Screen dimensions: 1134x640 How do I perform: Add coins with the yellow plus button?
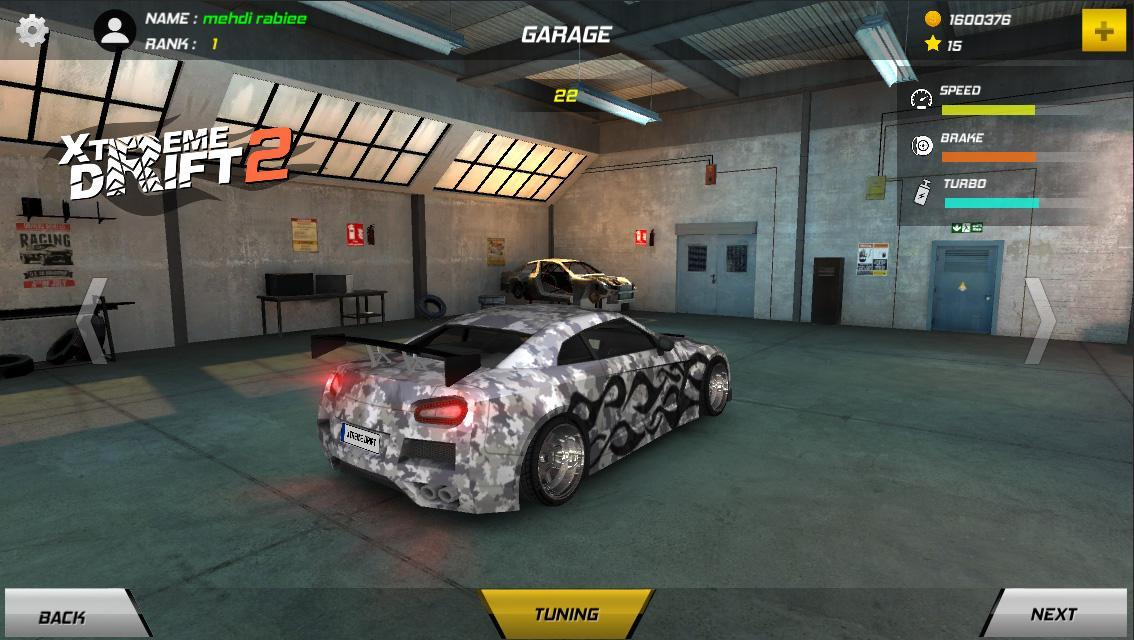[1103, 31]
